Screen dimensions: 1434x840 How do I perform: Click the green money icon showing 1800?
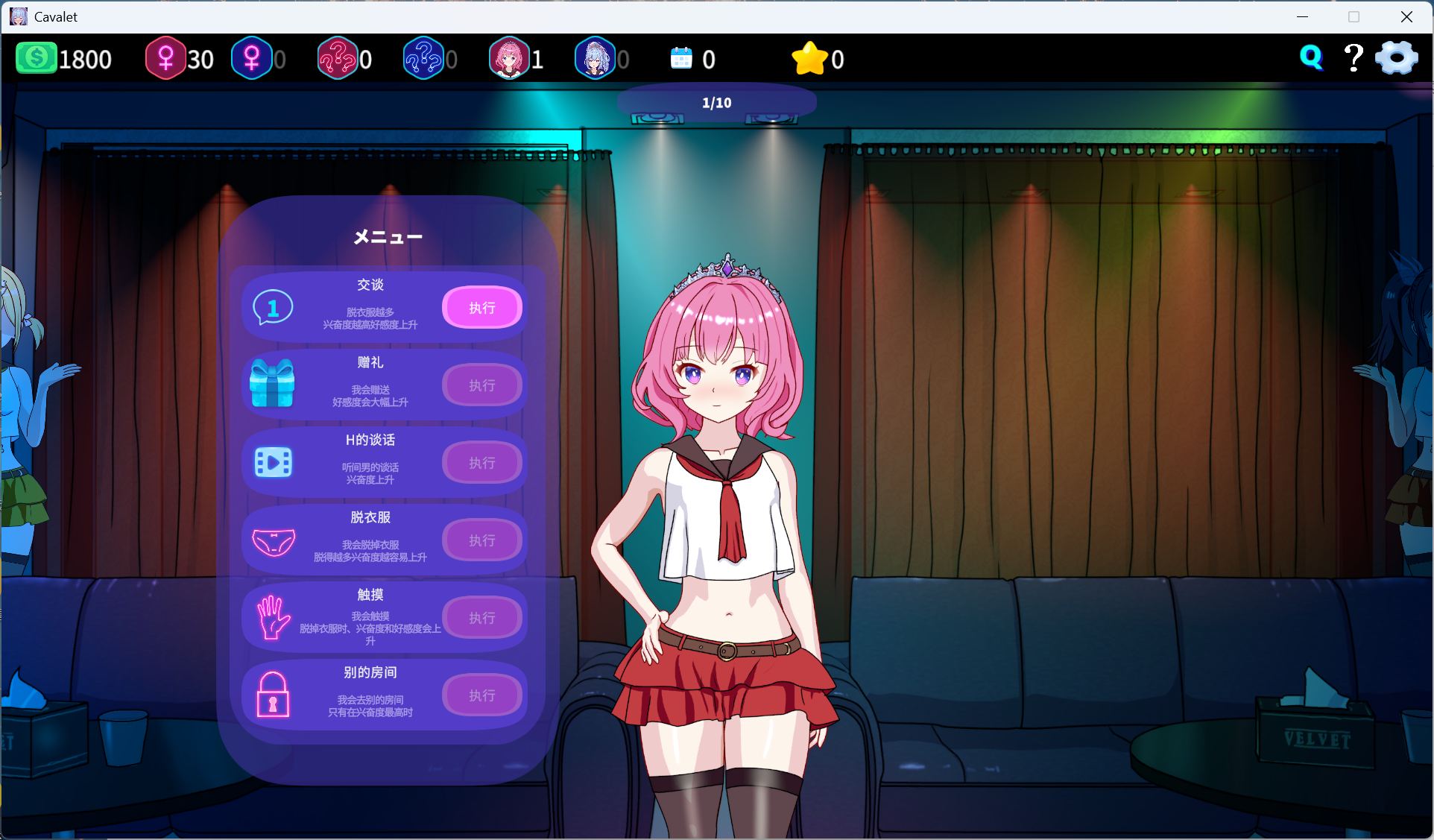pos(37,57)
